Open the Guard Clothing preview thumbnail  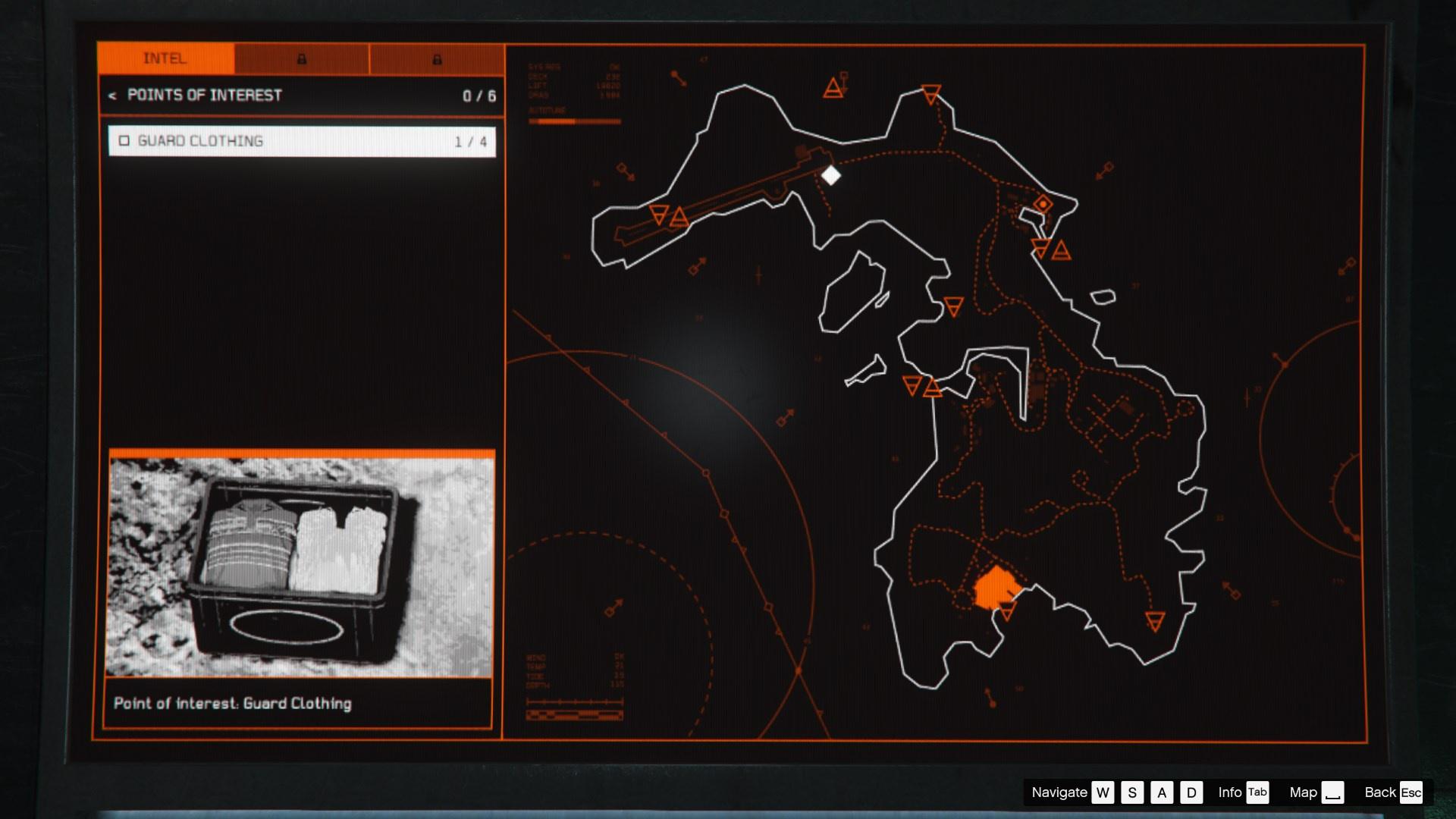coord(301,566)
